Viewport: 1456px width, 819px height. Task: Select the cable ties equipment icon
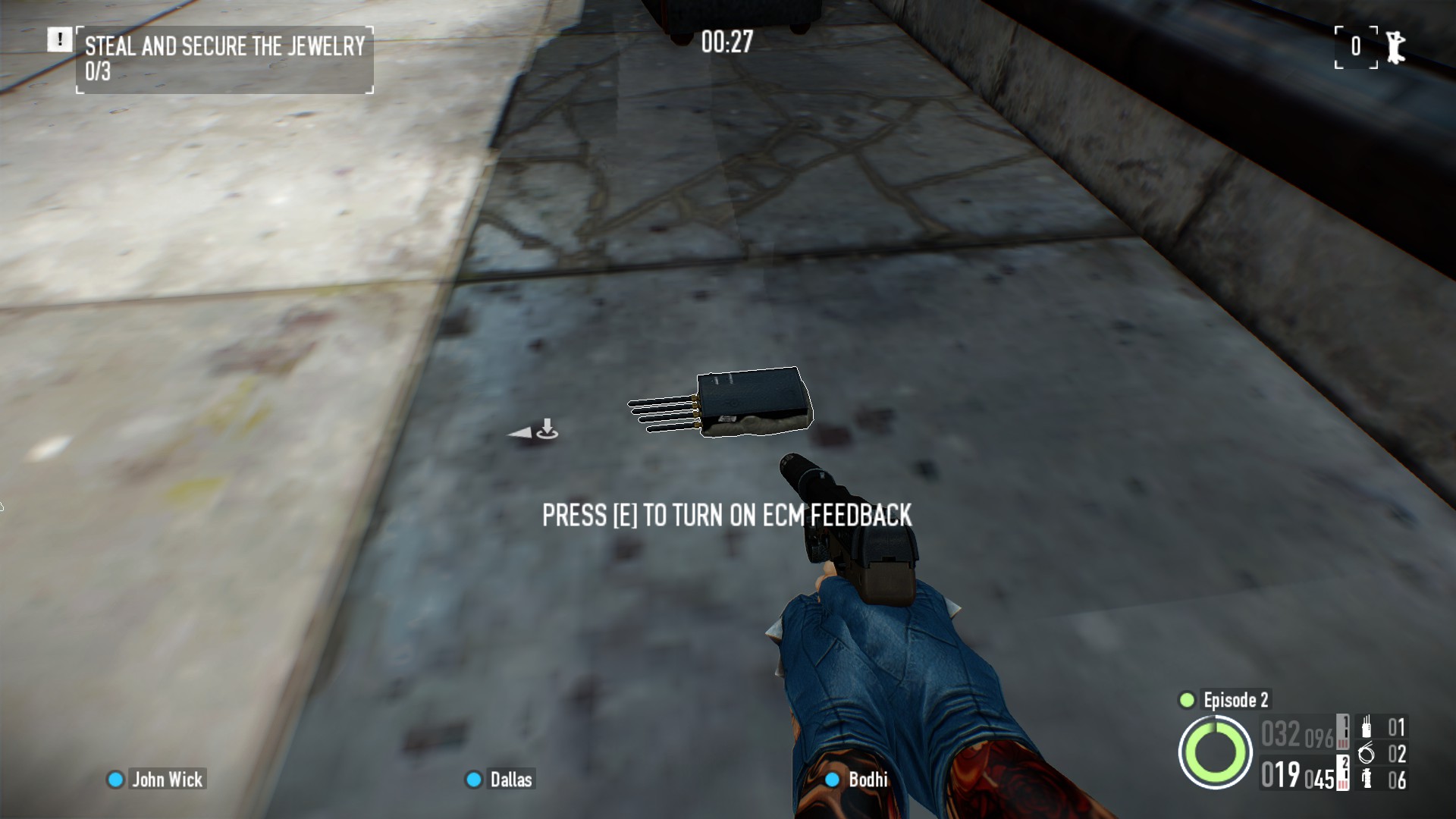pyautogui.click(x=1367, y=754)
